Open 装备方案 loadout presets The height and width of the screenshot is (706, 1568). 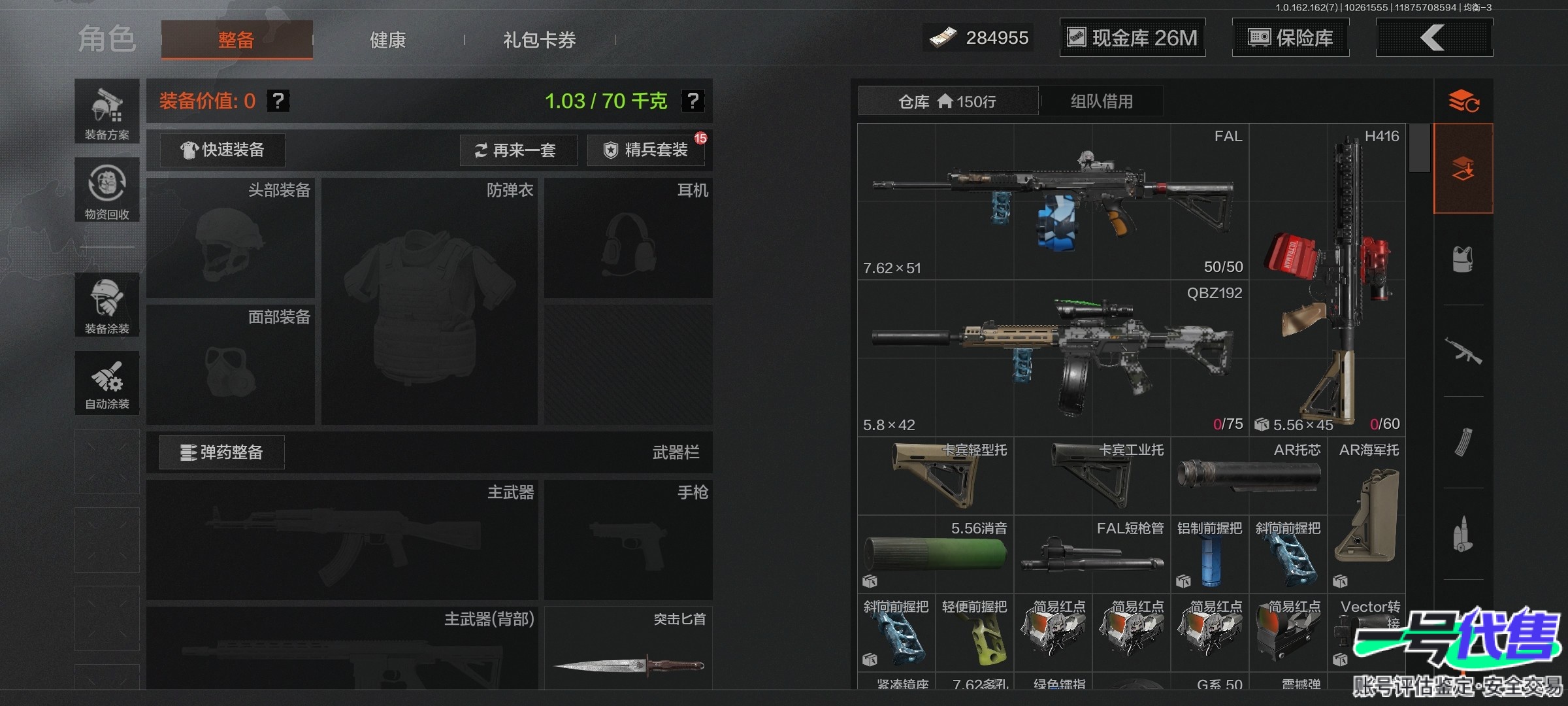107,112
